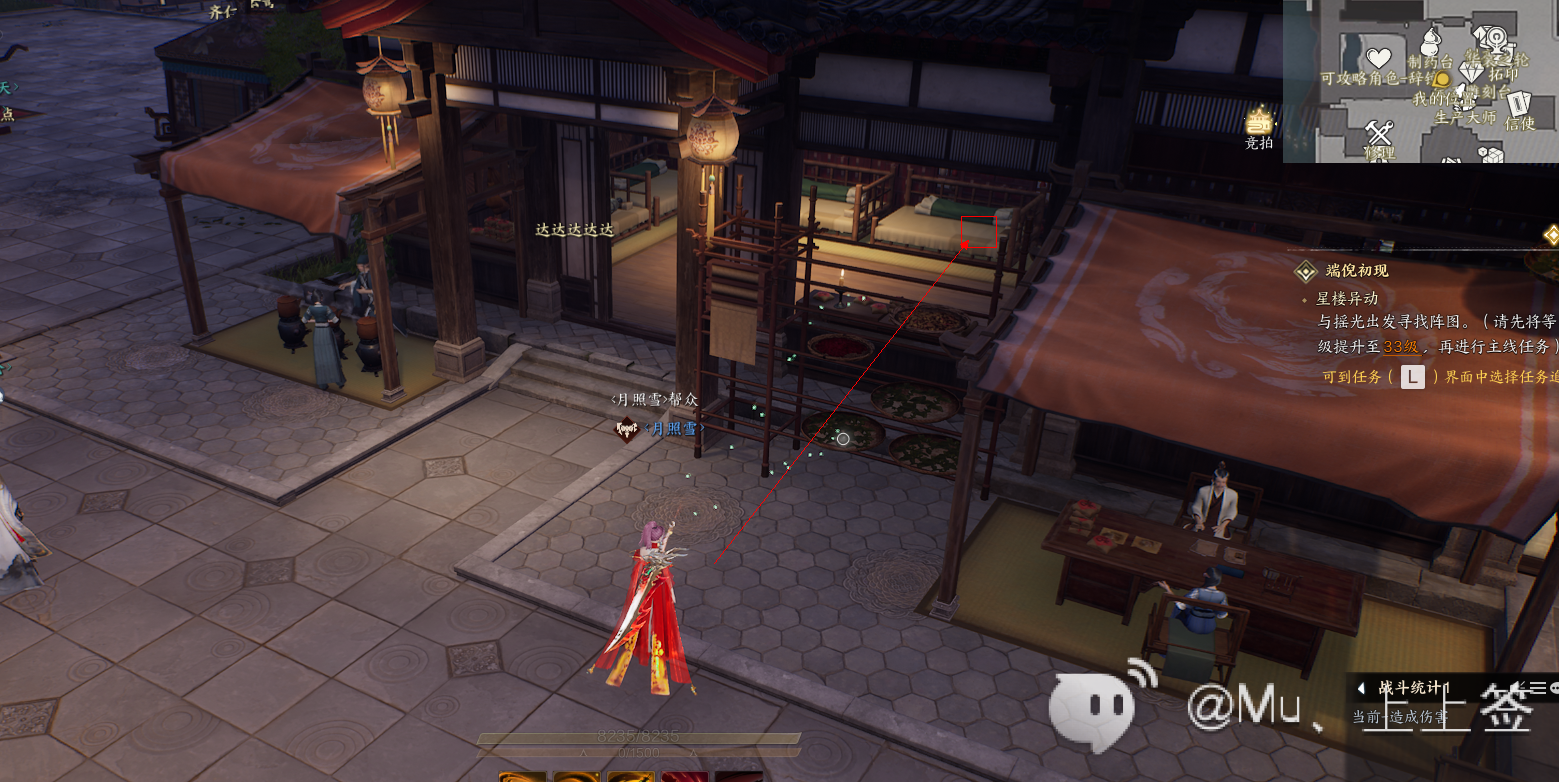Click the 修理 repair marker on minimap

tap(1380, 133)
